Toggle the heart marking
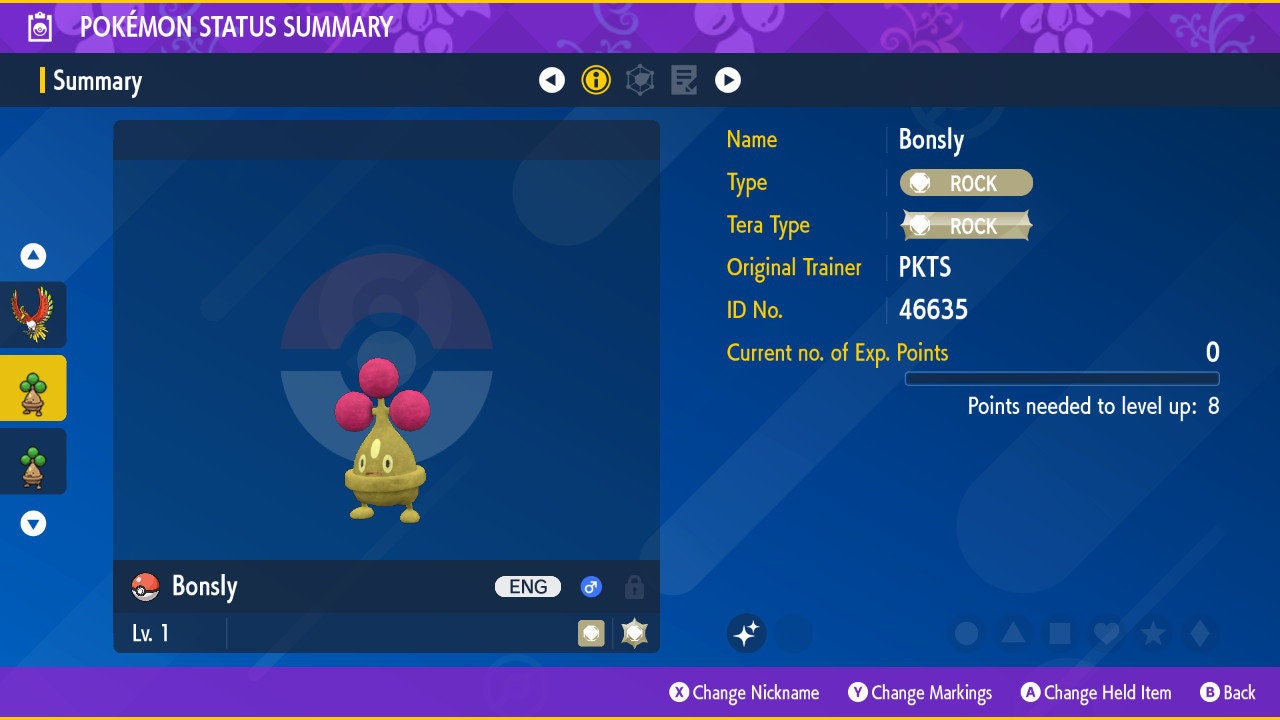 point(1105,633)
